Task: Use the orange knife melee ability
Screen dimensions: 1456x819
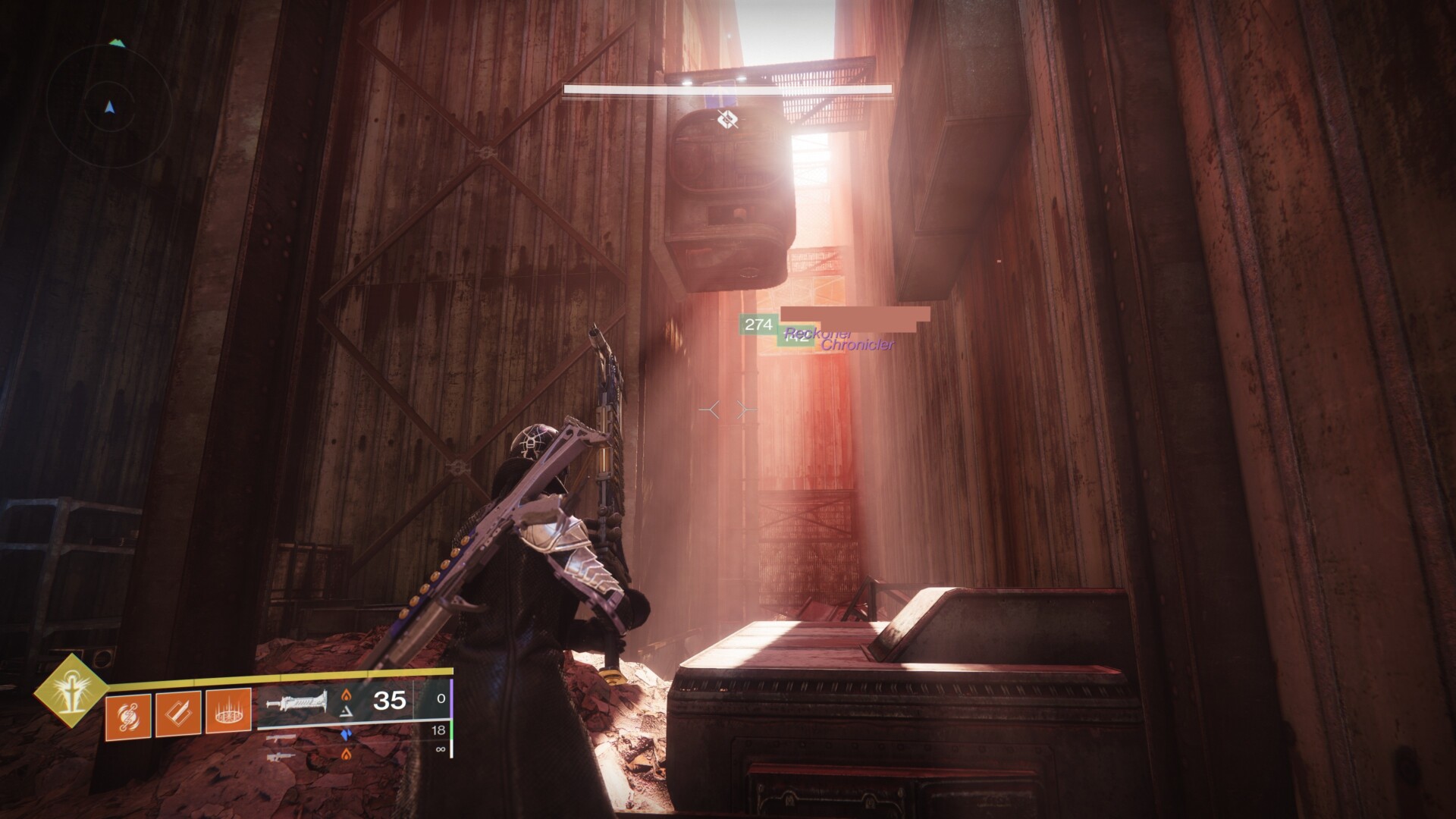Action: pyautogui.click(x=177, y=714)
